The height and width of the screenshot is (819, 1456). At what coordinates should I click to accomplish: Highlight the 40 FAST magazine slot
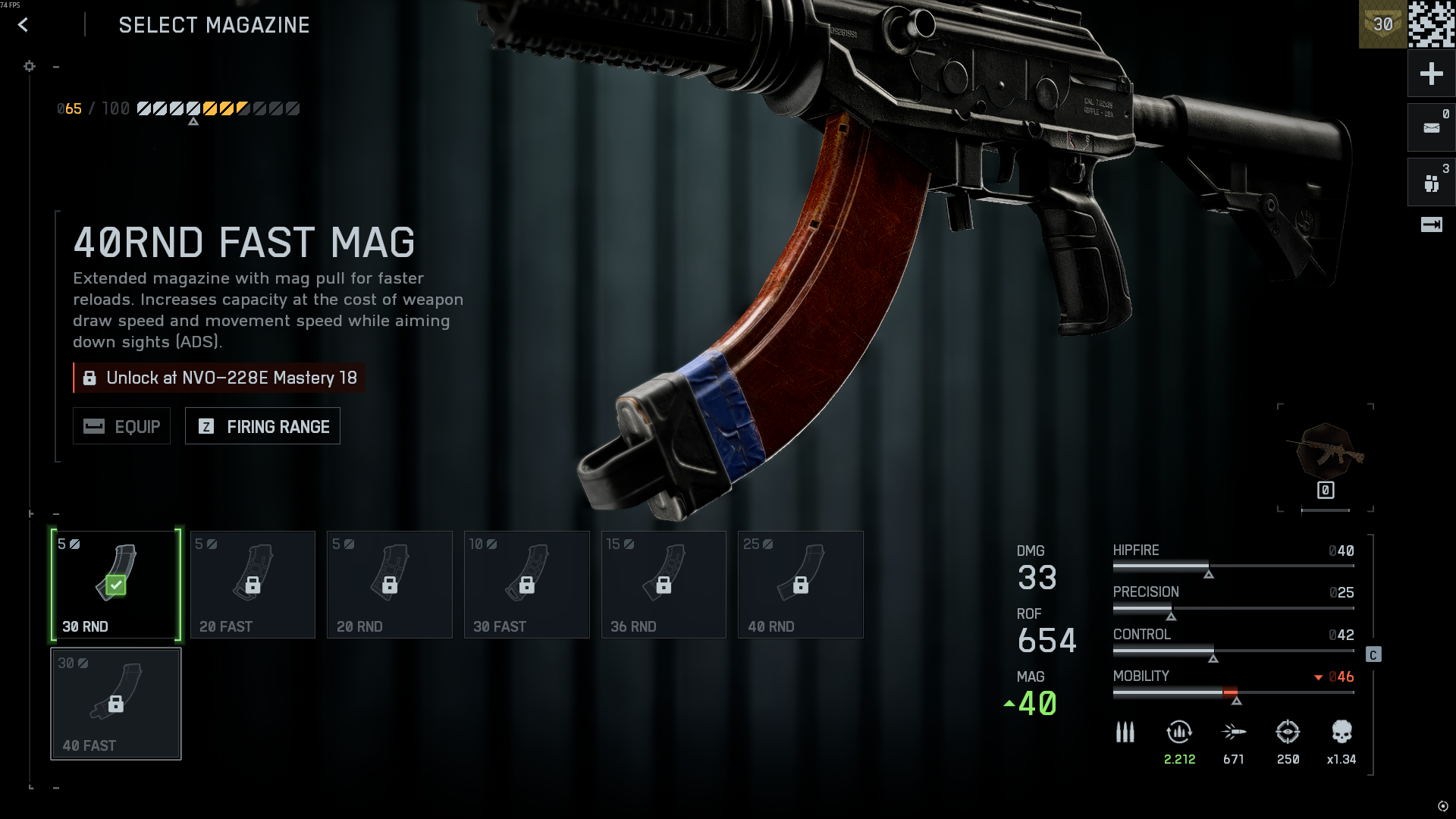[116, 704]
